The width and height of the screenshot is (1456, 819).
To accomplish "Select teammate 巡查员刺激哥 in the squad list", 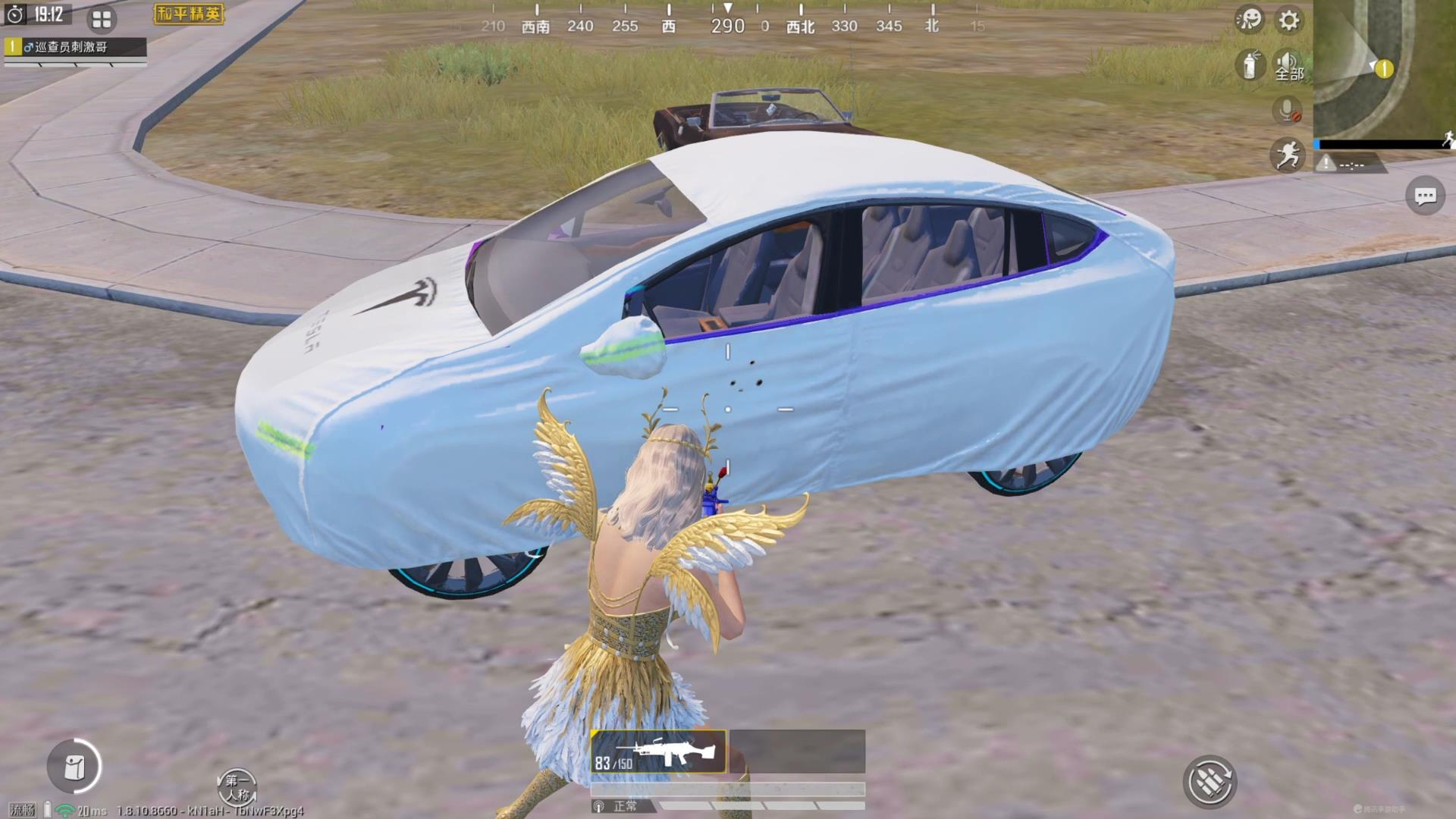I will 74,47.
